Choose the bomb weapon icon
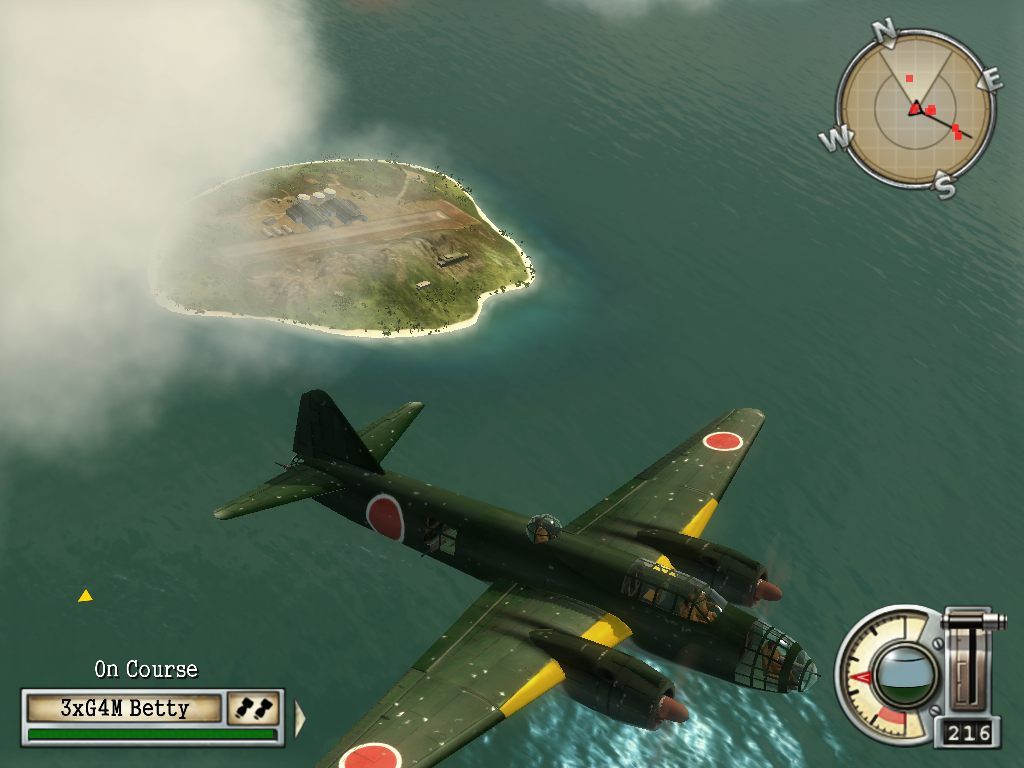 click(252, 708)
